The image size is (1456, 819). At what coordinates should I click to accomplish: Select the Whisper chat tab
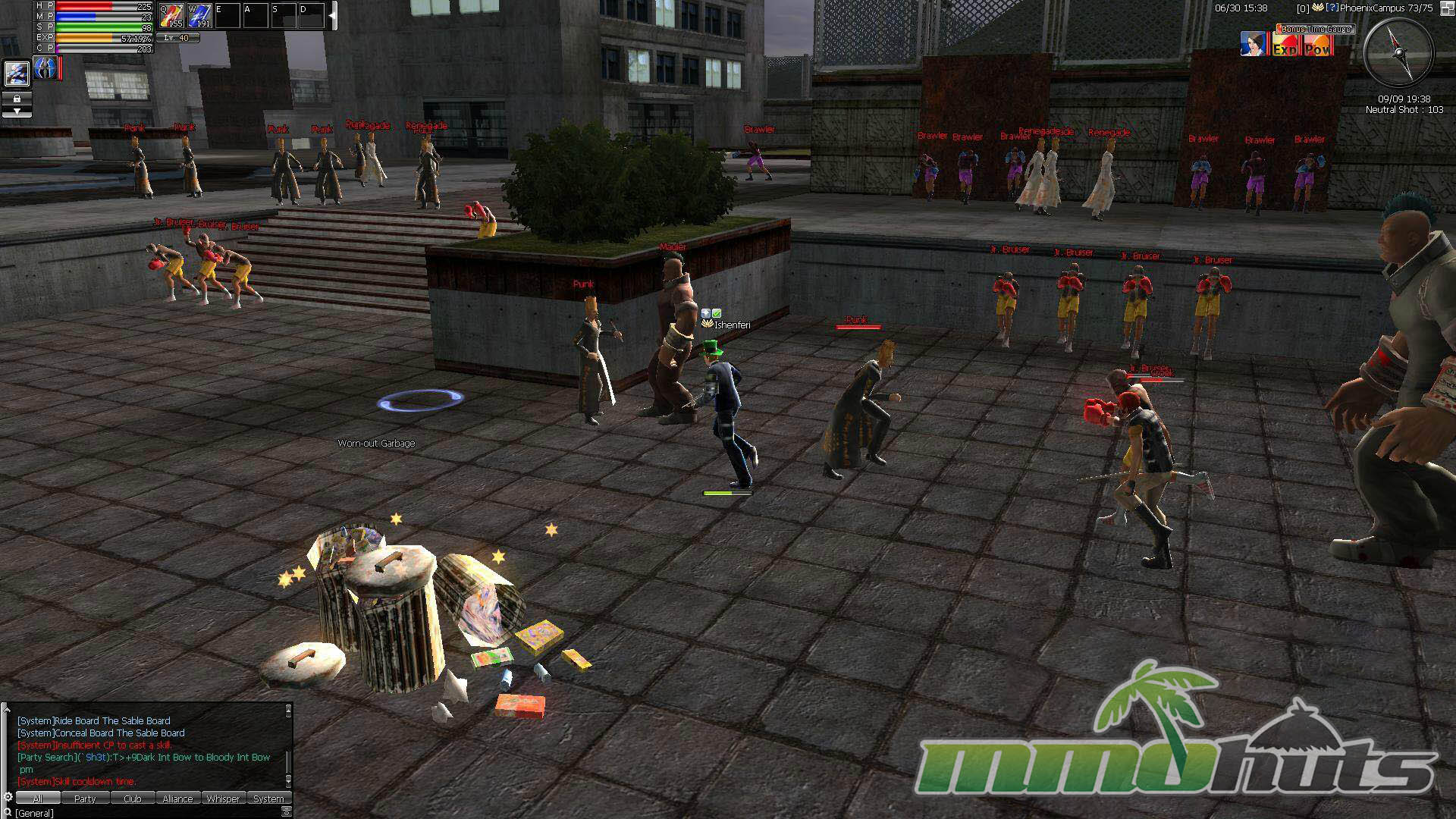click(223, 799)
